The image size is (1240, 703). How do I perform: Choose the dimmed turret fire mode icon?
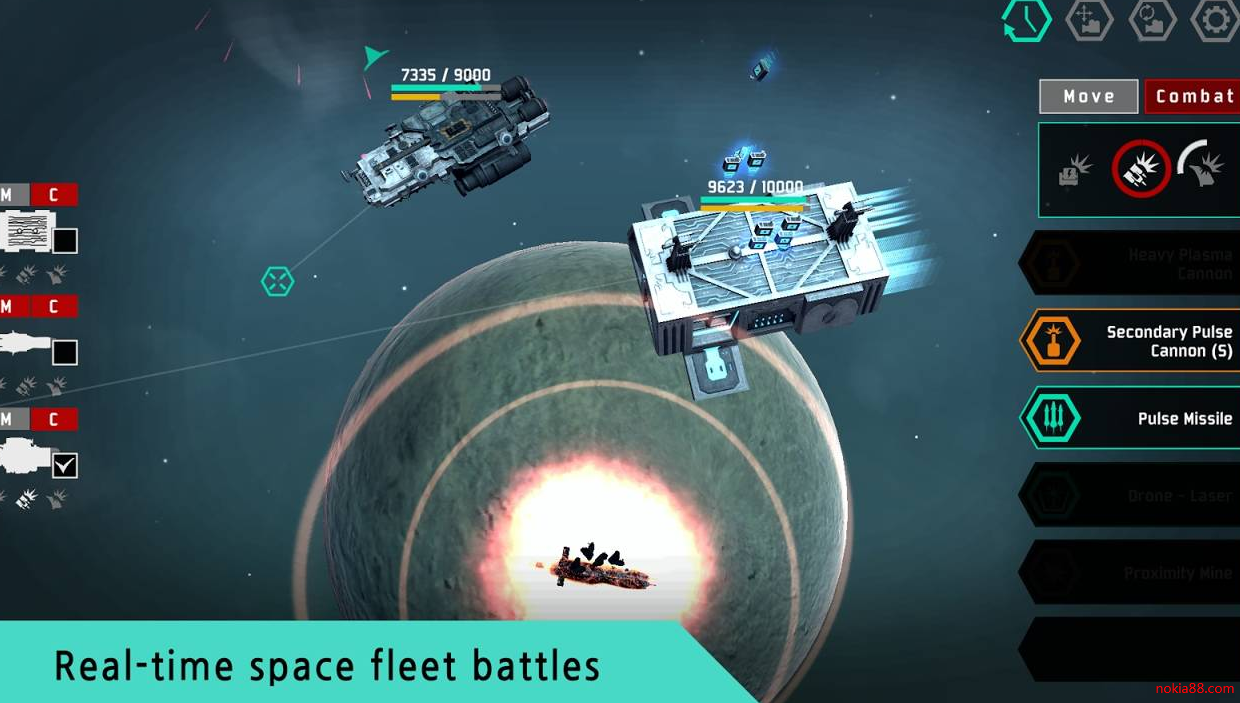[1076, 170]
